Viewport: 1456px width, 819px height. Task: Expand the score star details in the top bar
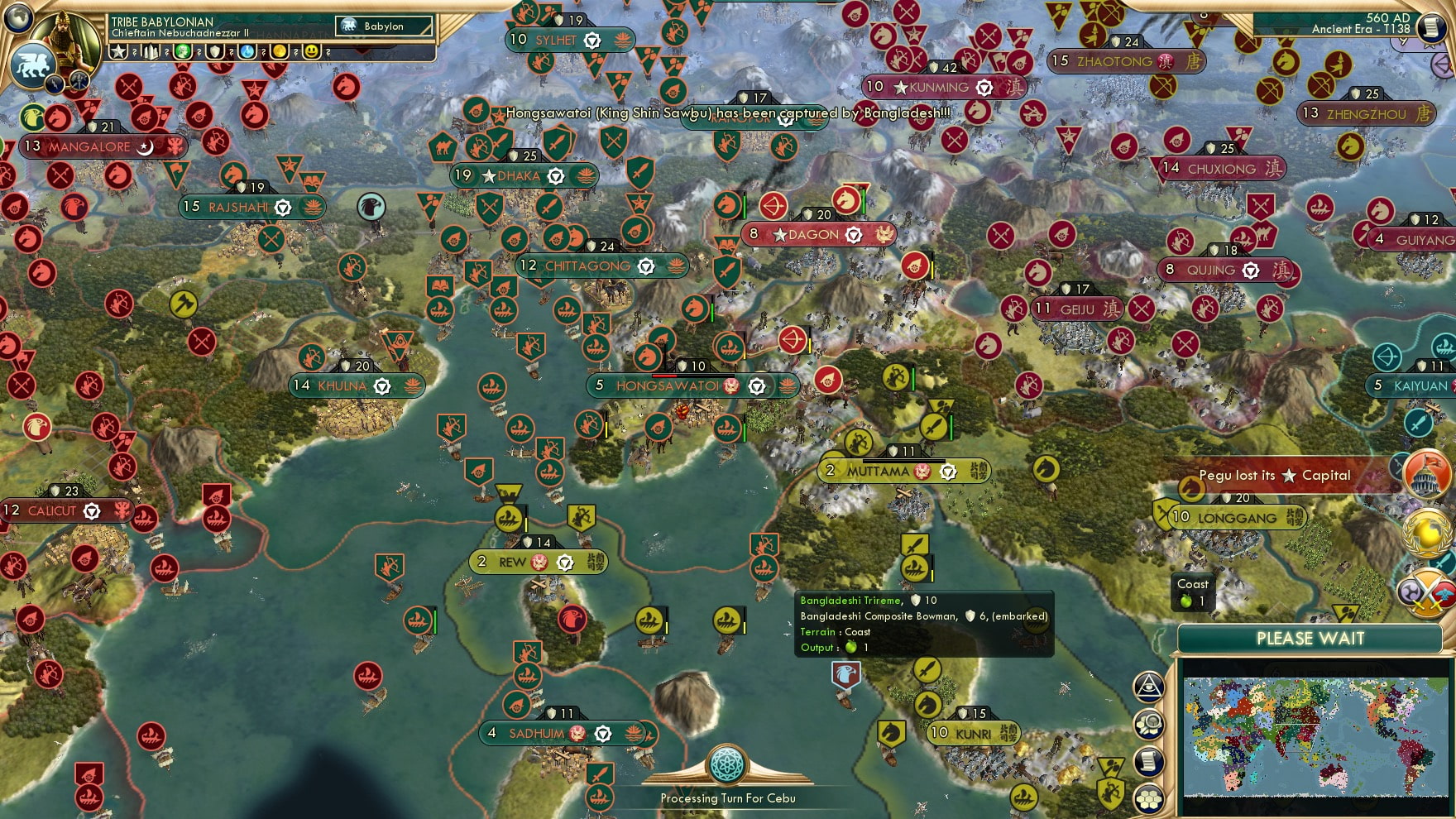pyautogui.click(x=117, y=53)
